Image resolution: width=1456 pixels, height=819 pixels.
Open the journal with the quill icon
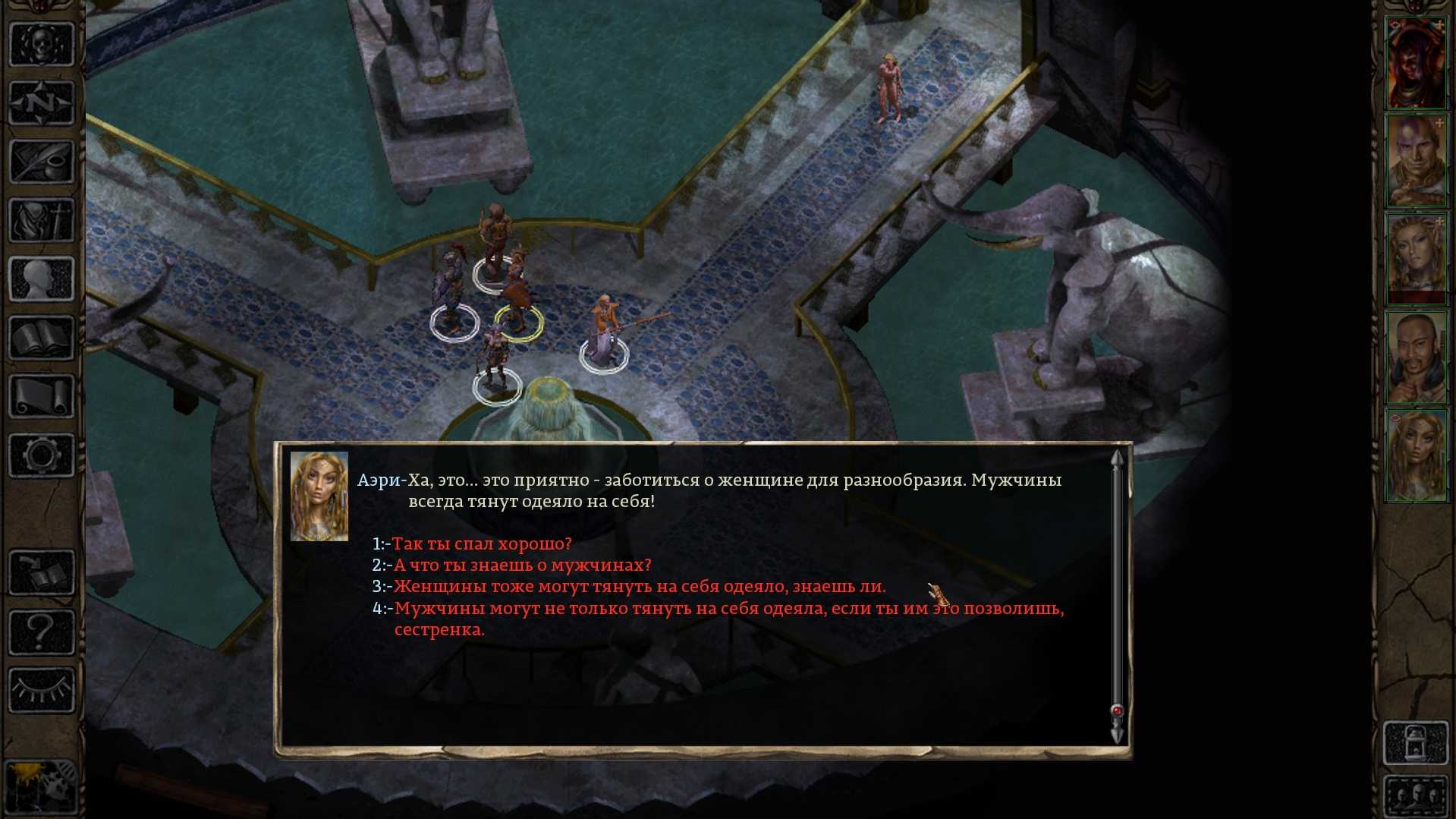point(41,161)
